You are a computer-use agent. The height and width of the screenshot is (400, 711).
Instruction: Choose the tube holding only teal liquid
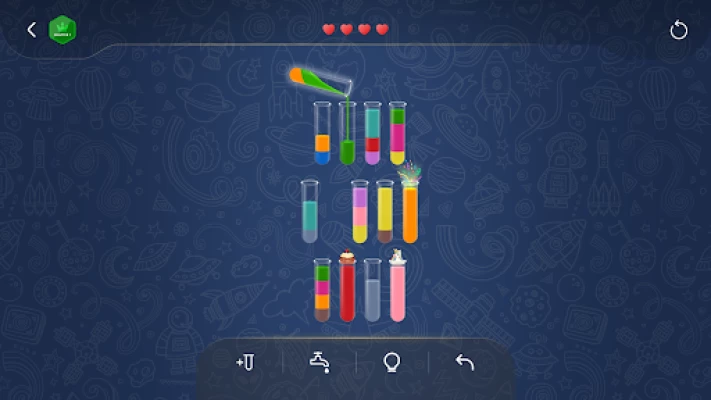coord(310,212)
